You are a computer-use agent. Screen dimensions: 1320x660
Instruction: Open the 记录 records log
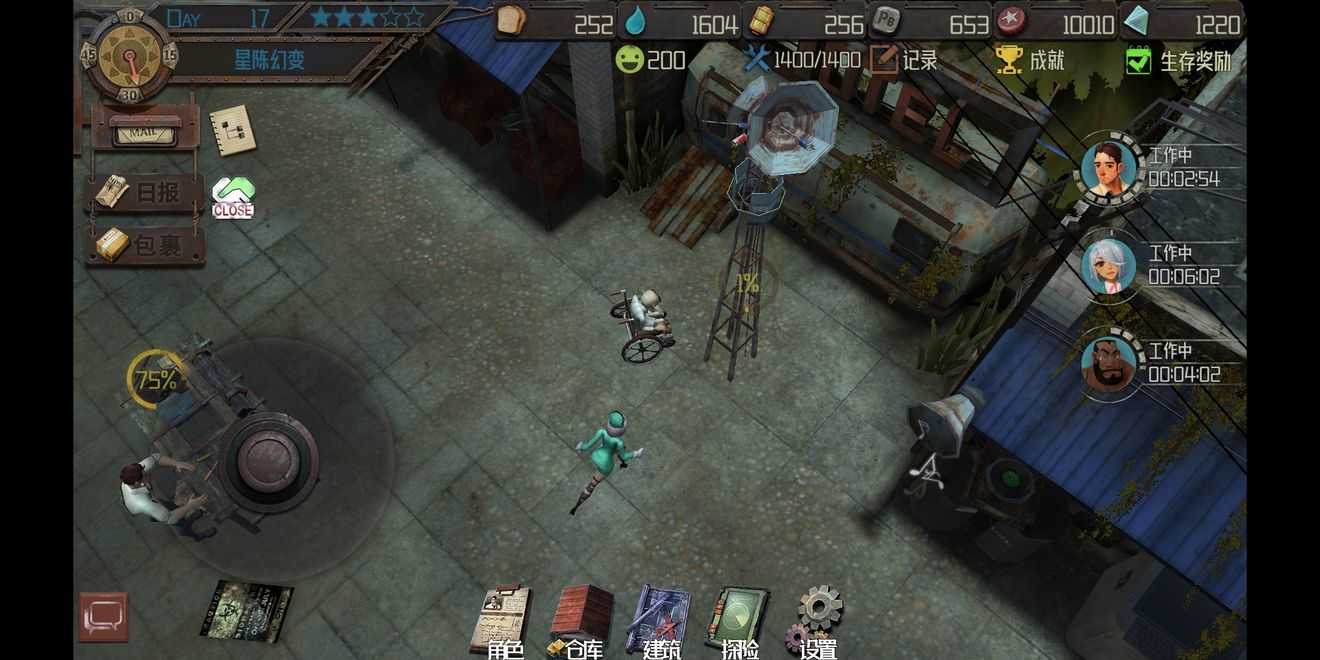coord(904,60)
